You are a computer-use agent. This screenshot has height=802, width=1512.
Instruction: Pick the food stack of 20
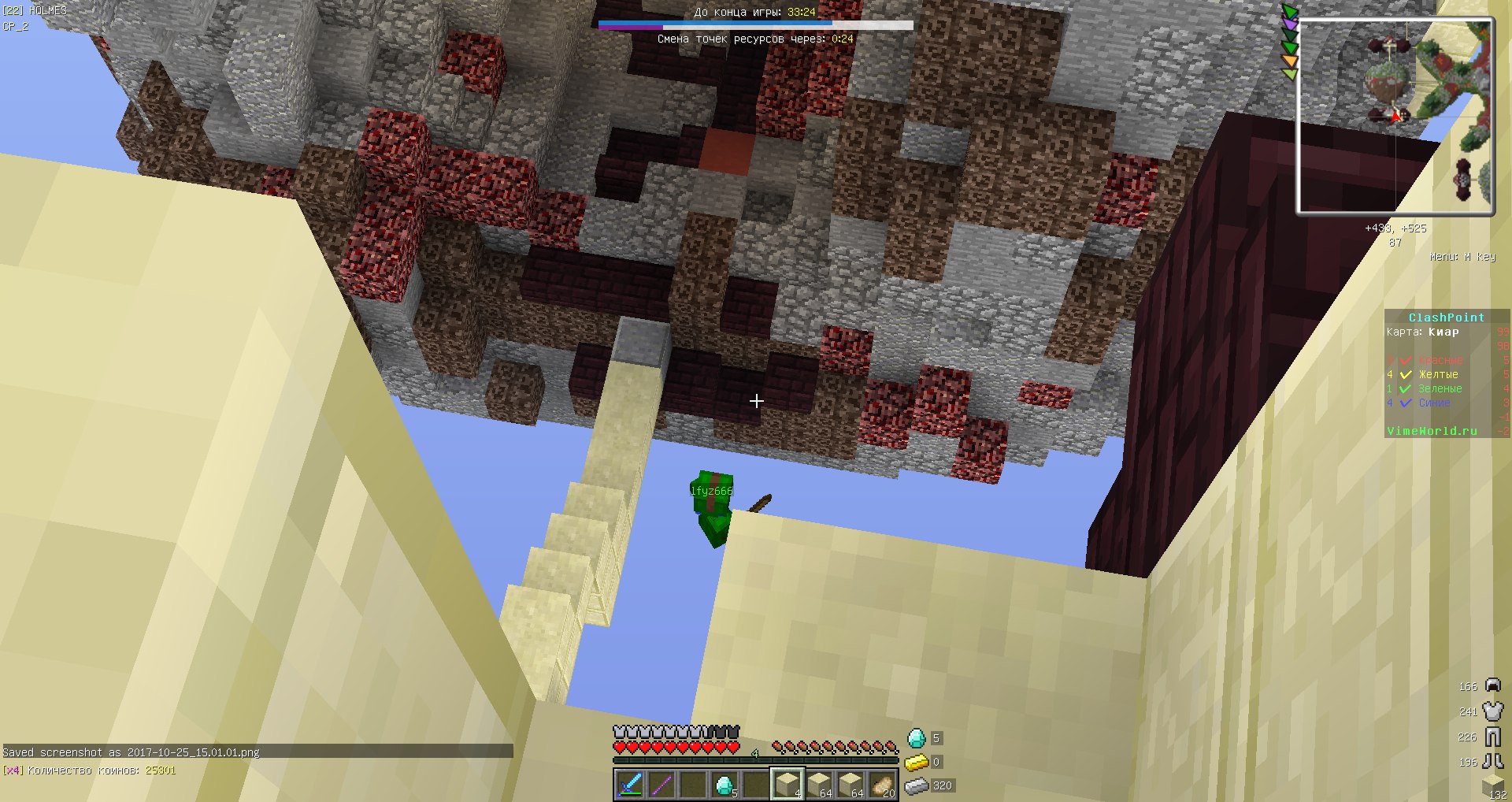882,785
